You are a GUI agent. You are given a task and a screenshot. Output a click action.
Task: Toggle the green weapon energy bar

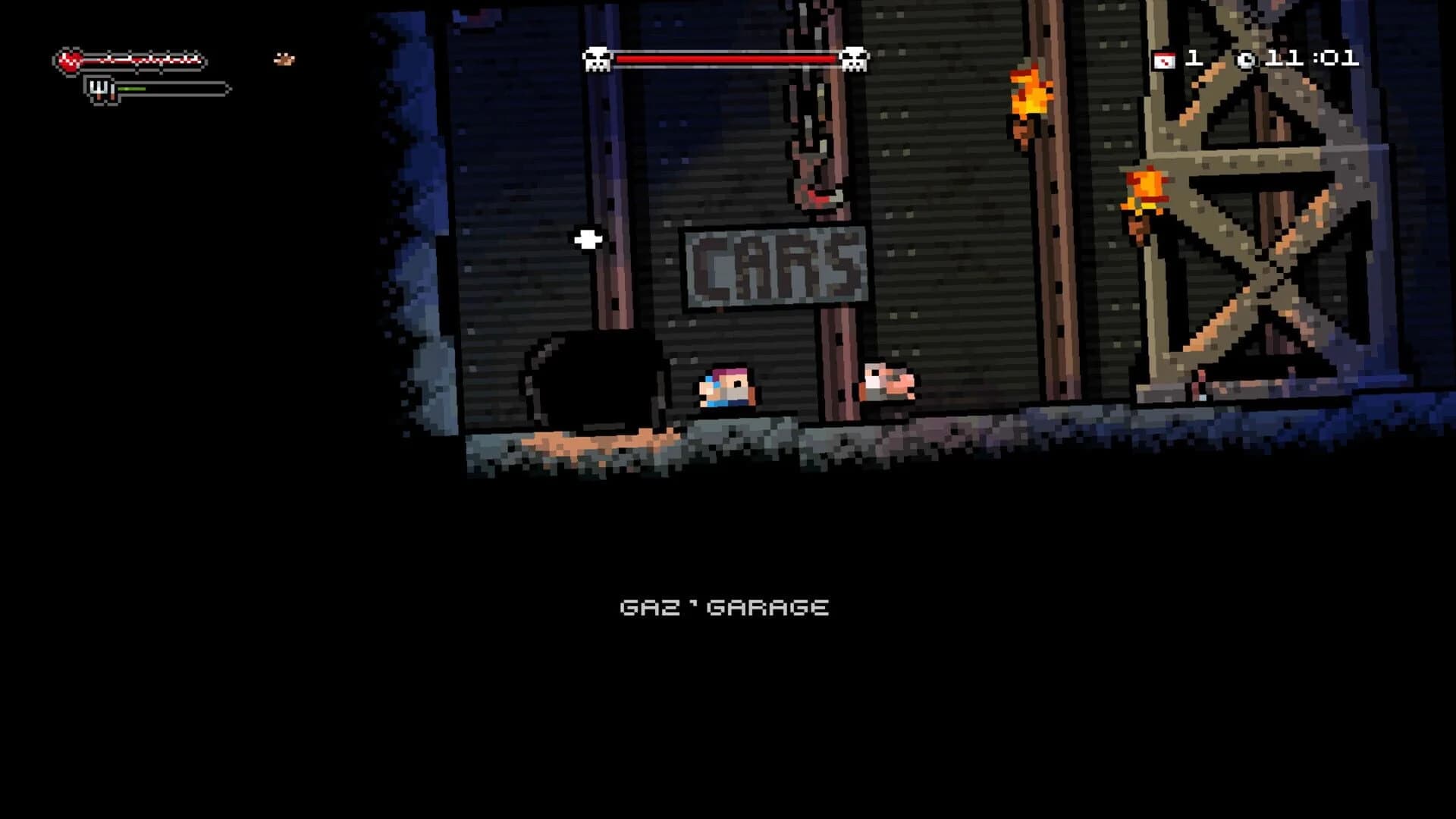coord(130,87)
